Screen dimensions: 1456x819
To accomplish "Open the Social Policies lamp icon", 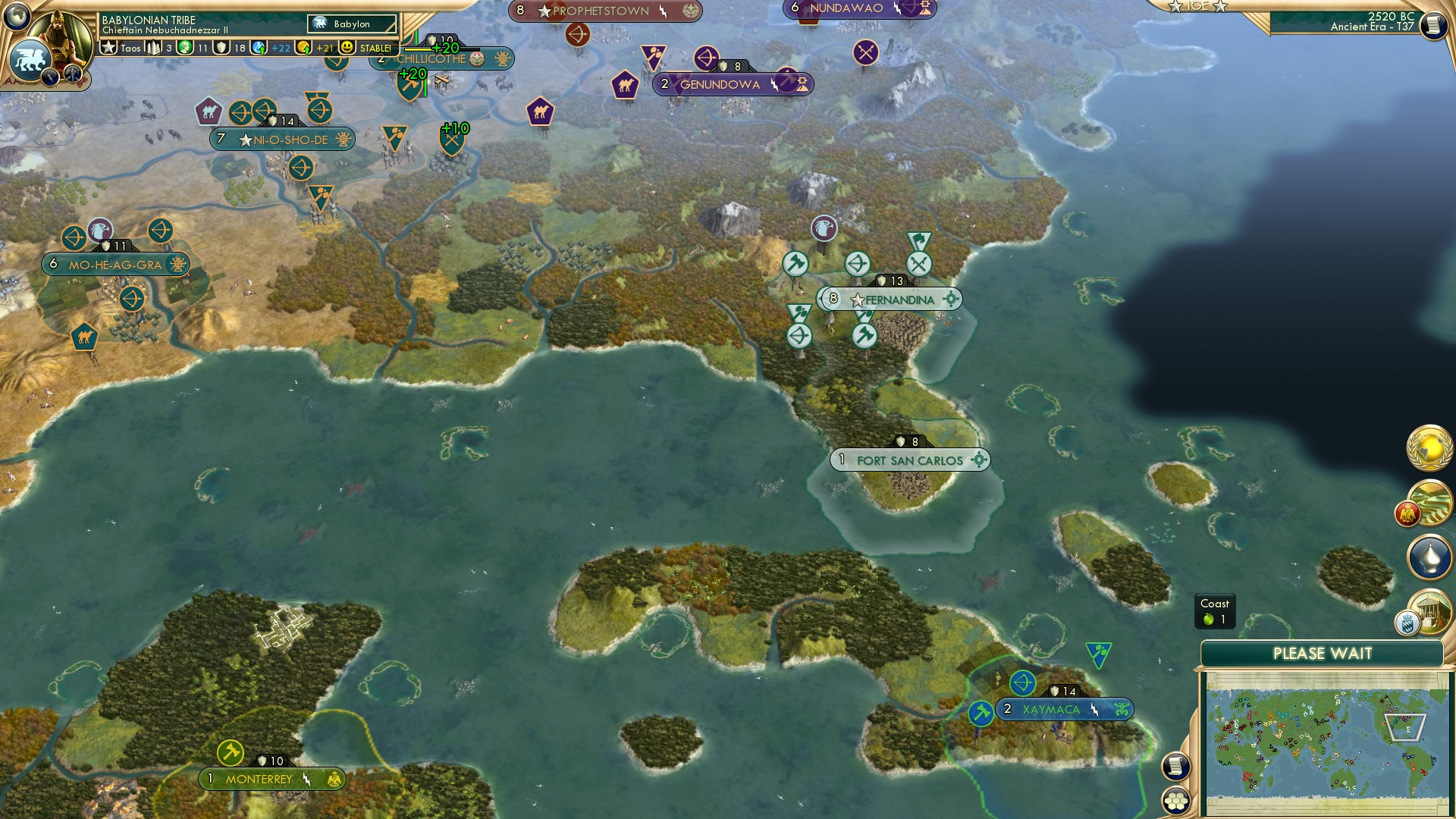I will click(x=1430, y=555).
